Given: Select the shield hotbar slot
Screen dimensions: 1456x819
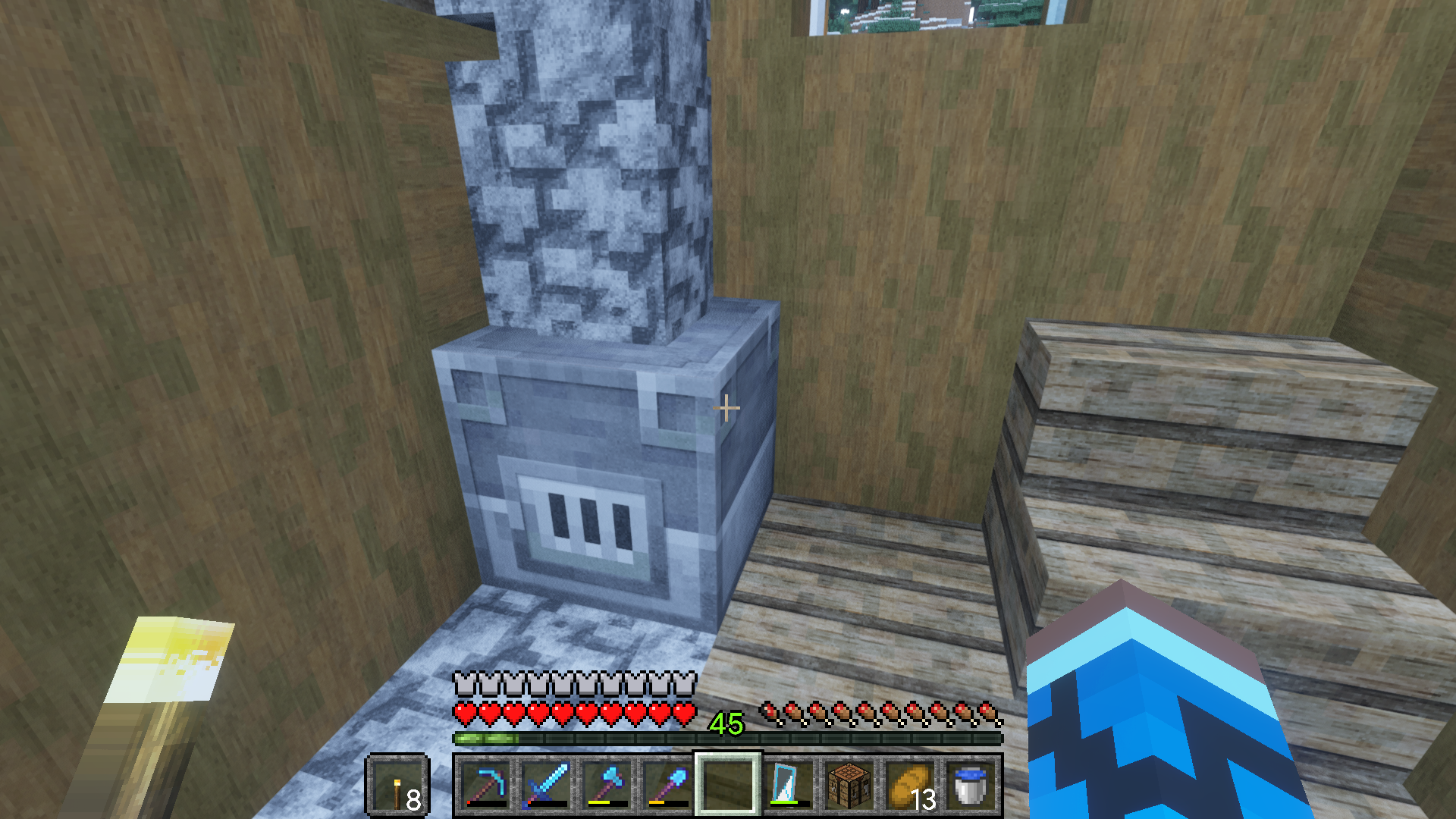Looking at the screenshot, I should (789, 785).
